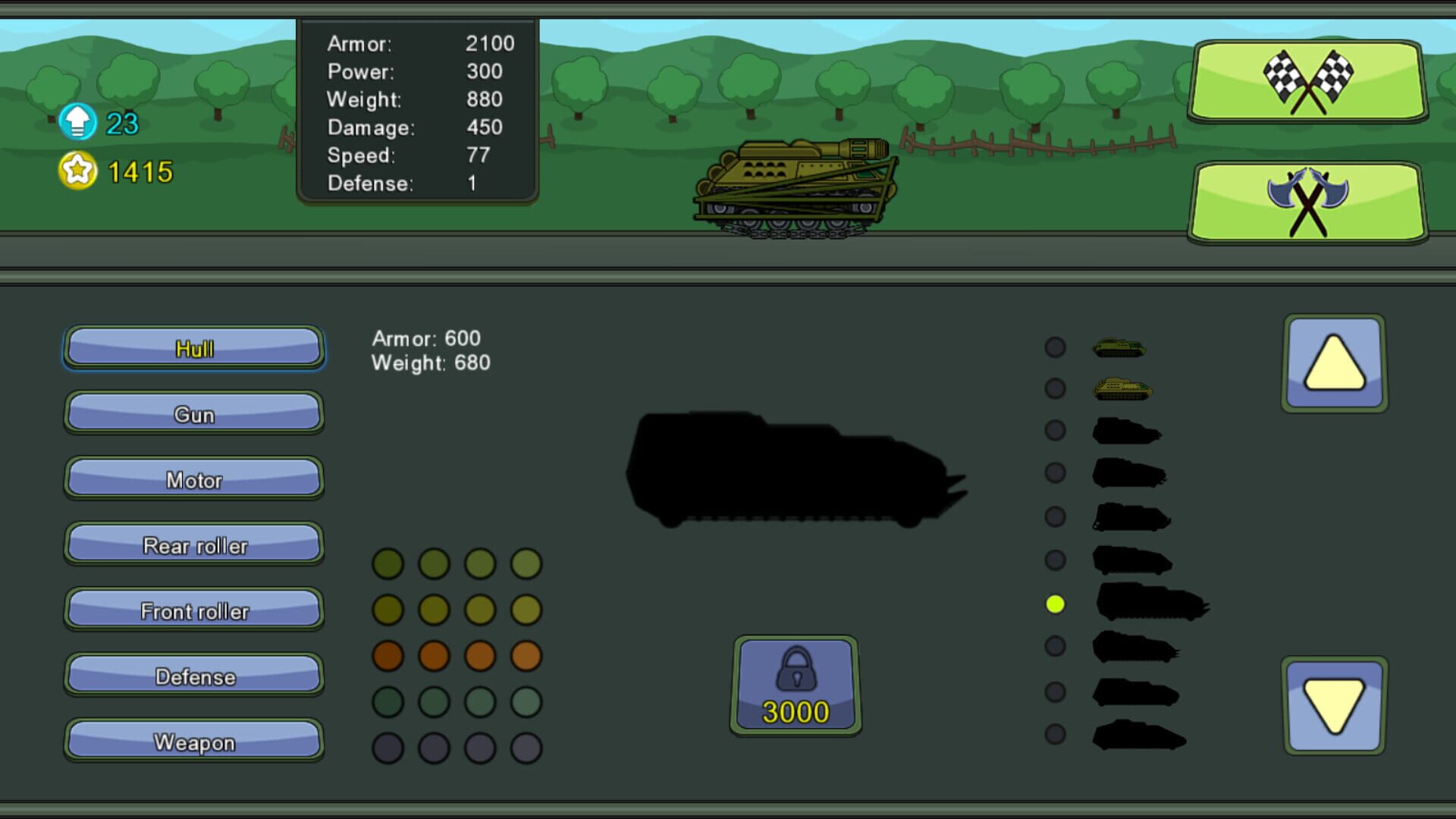Screen dimensions: 1456x819
Task: Expand the Front roller options
Action: (194, 610)
